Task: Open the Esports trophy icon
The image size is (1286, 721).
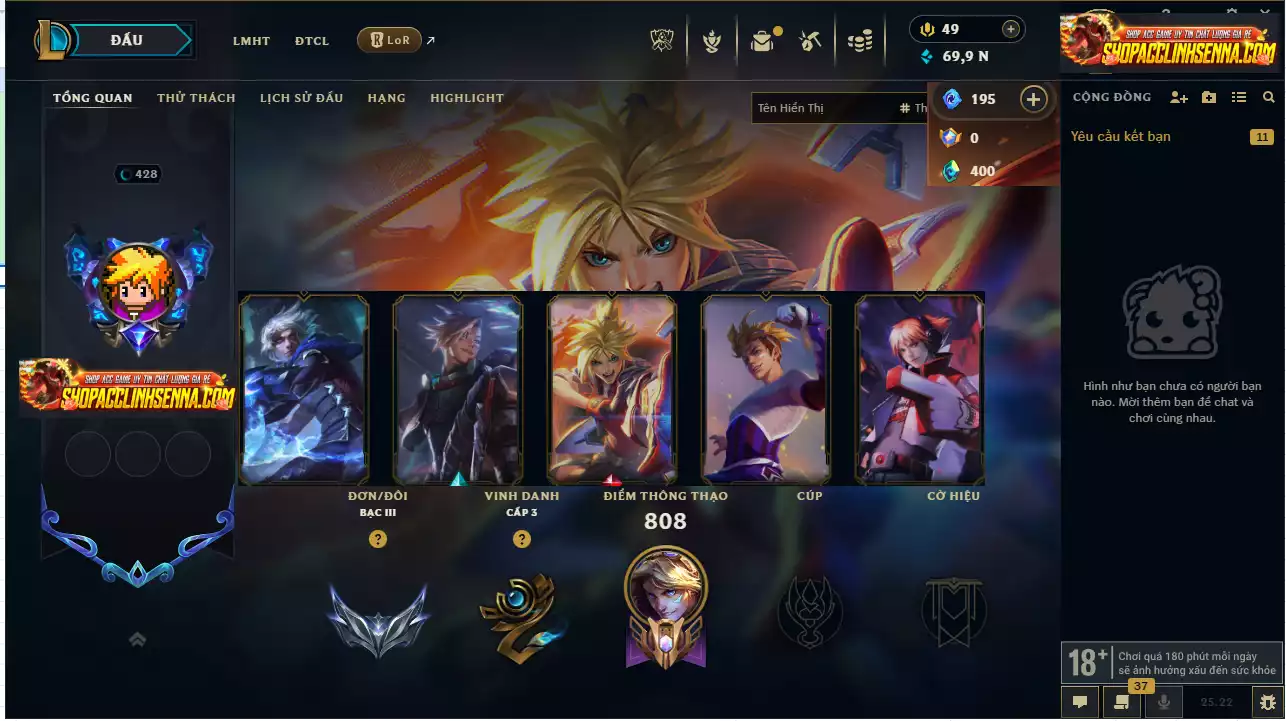Action: click(x=661, y=40)
